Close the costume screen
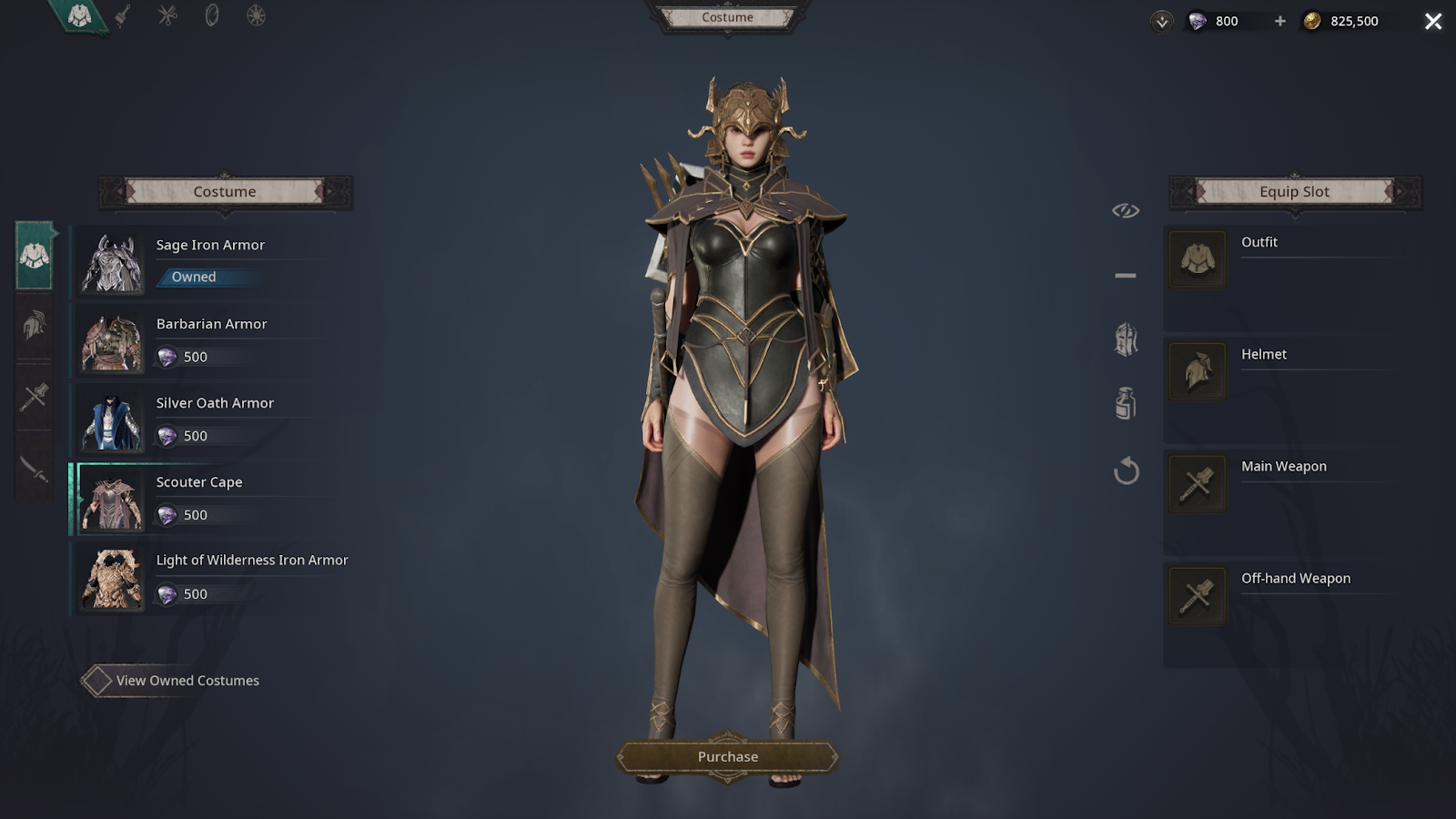The width and height of the screenshot is (1456, 819). click(1433, 21)
